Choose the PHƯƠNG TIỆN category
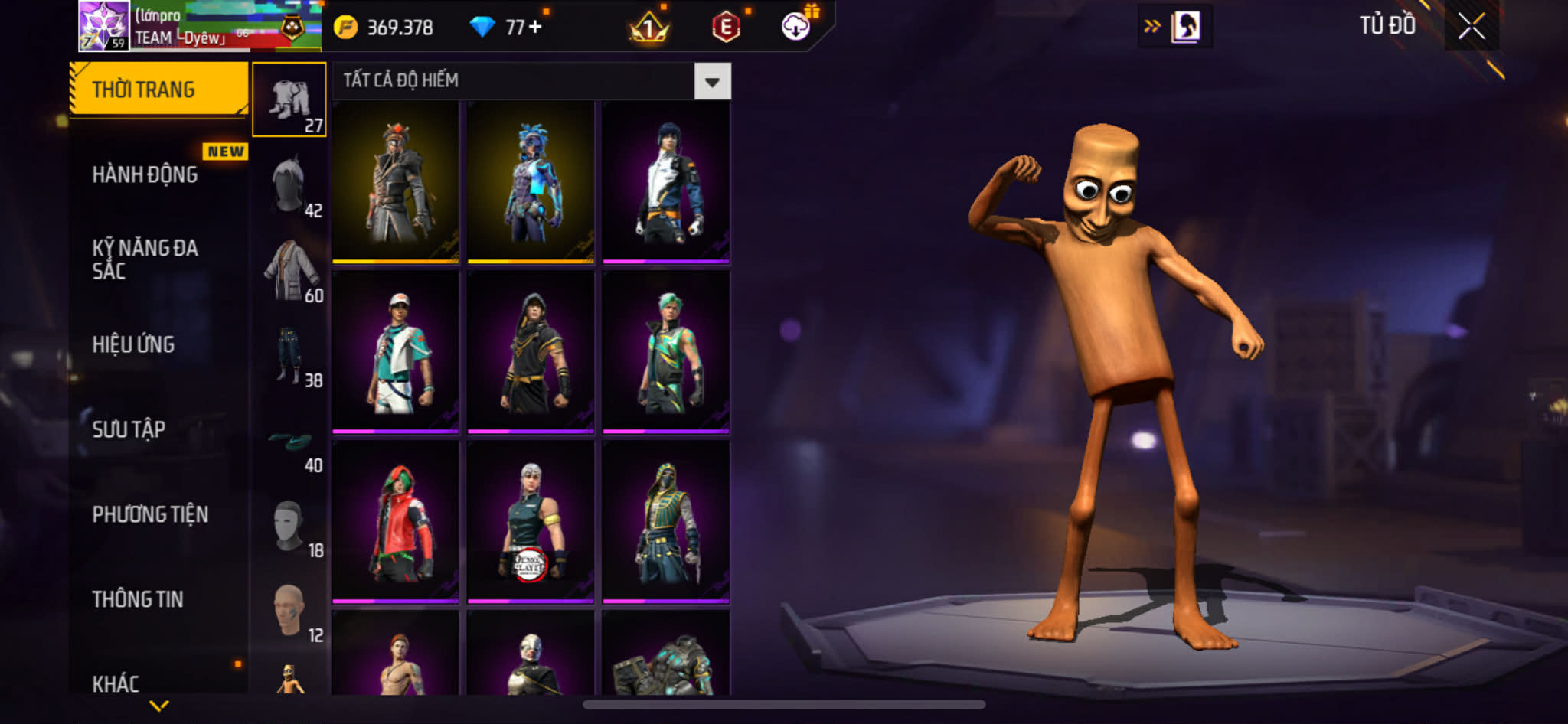 (x=150, y=514)
